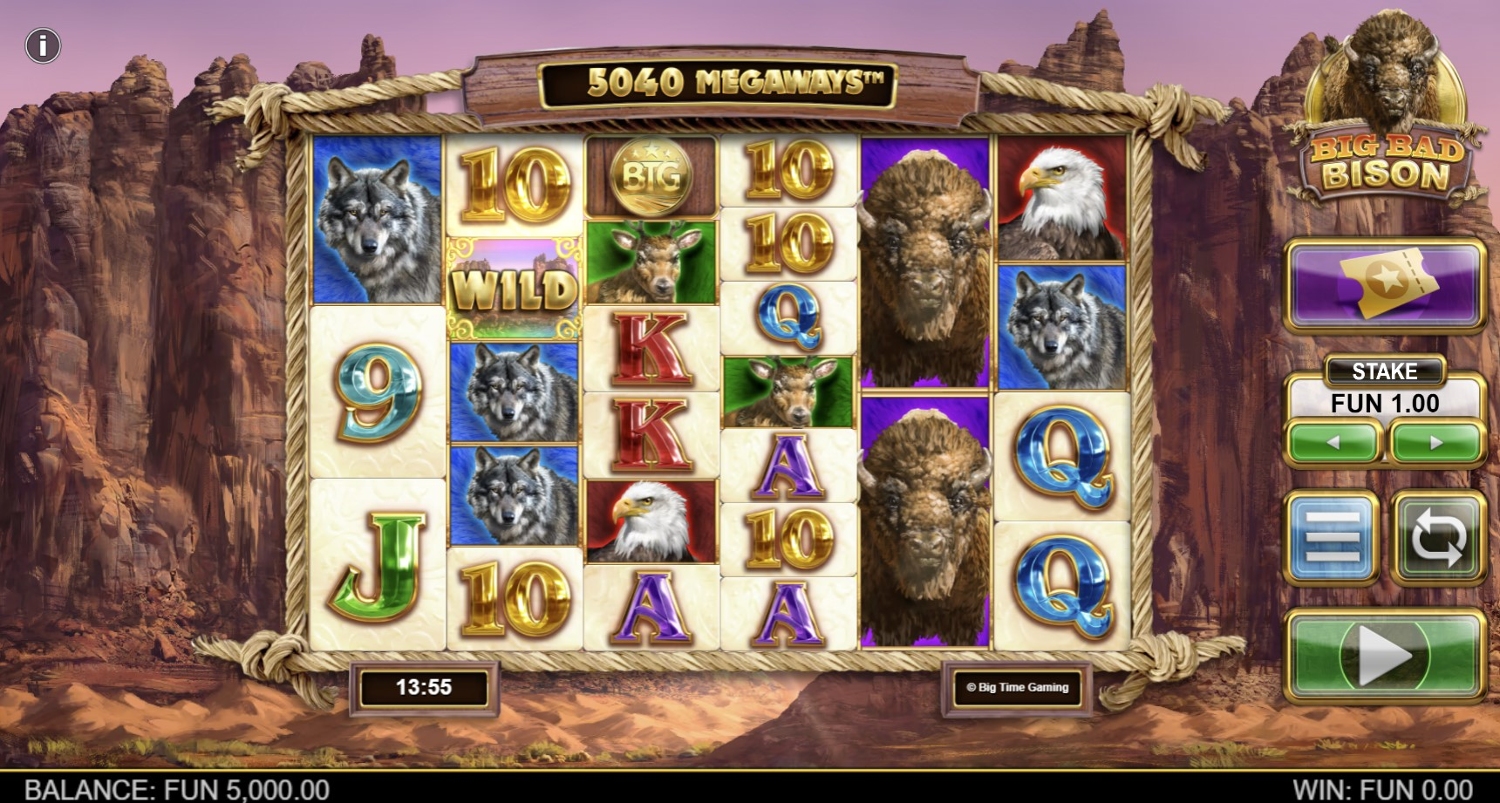The height and width of the screenshot is (803, 1500).
Task: Open the autoplay loop button
Action: (x=1438, y=537)
